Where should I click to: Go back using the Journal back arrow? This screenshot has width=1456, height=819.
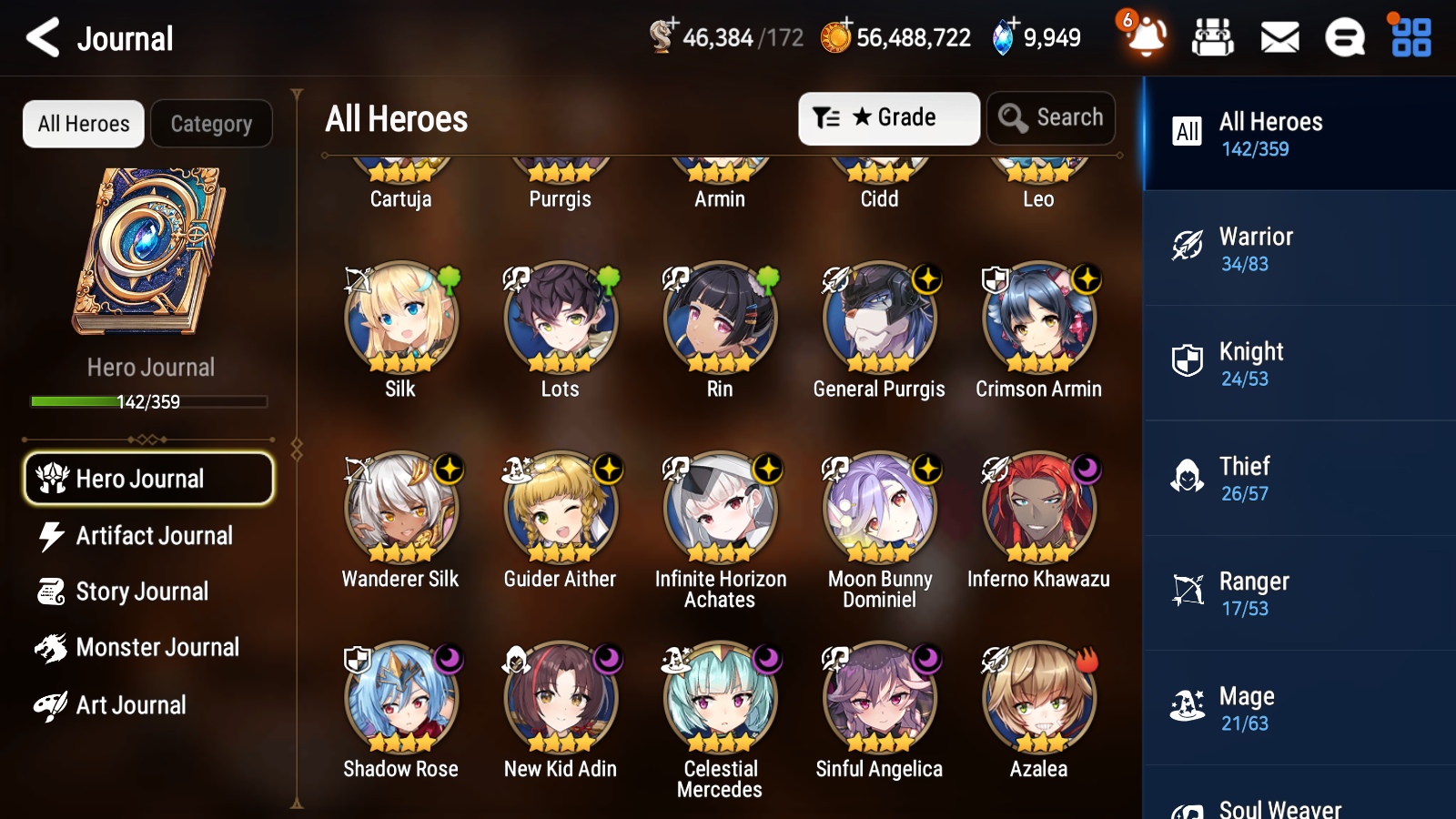[x=39, y=37]
